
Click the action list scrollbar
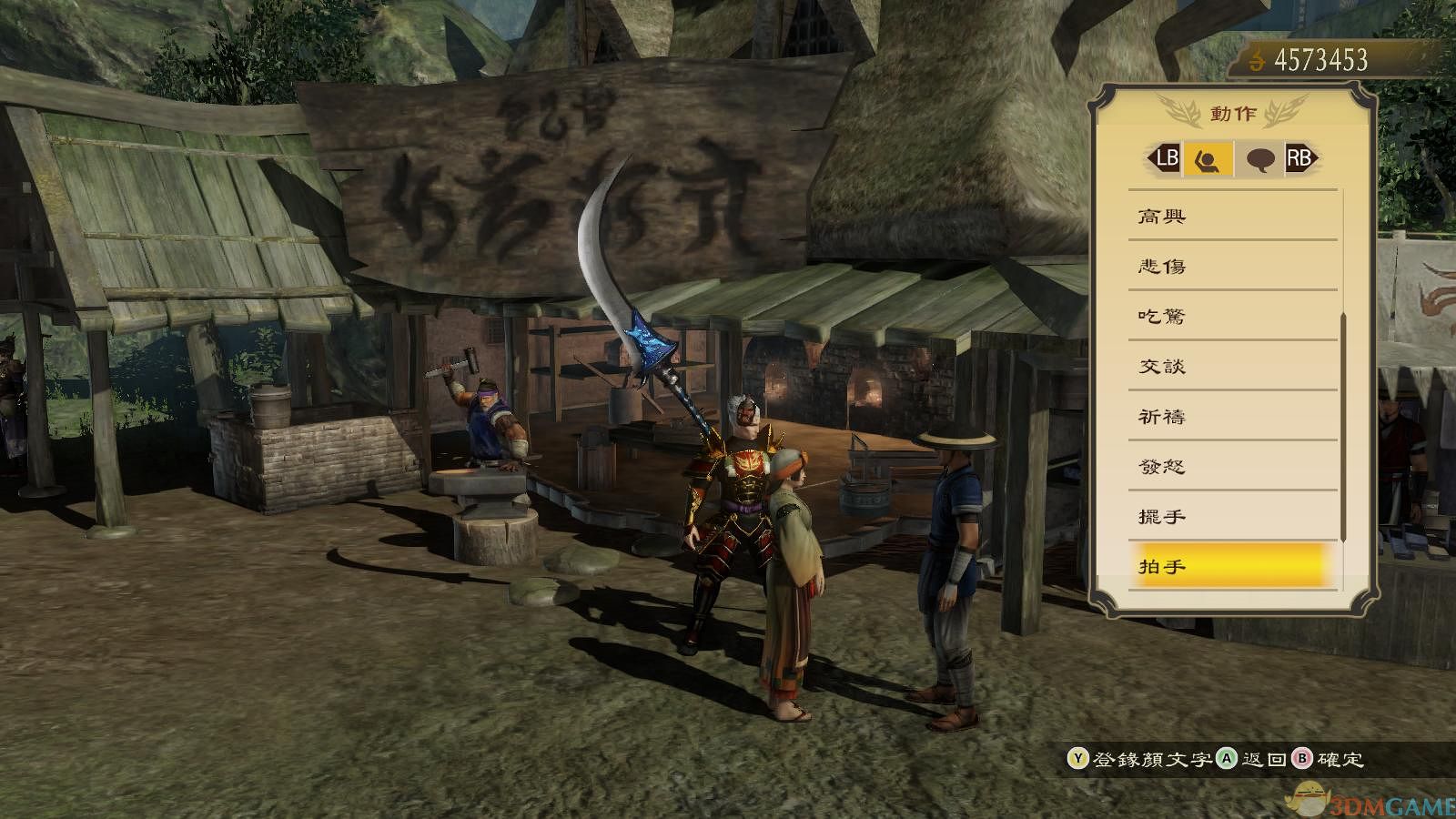[1343, 426]
